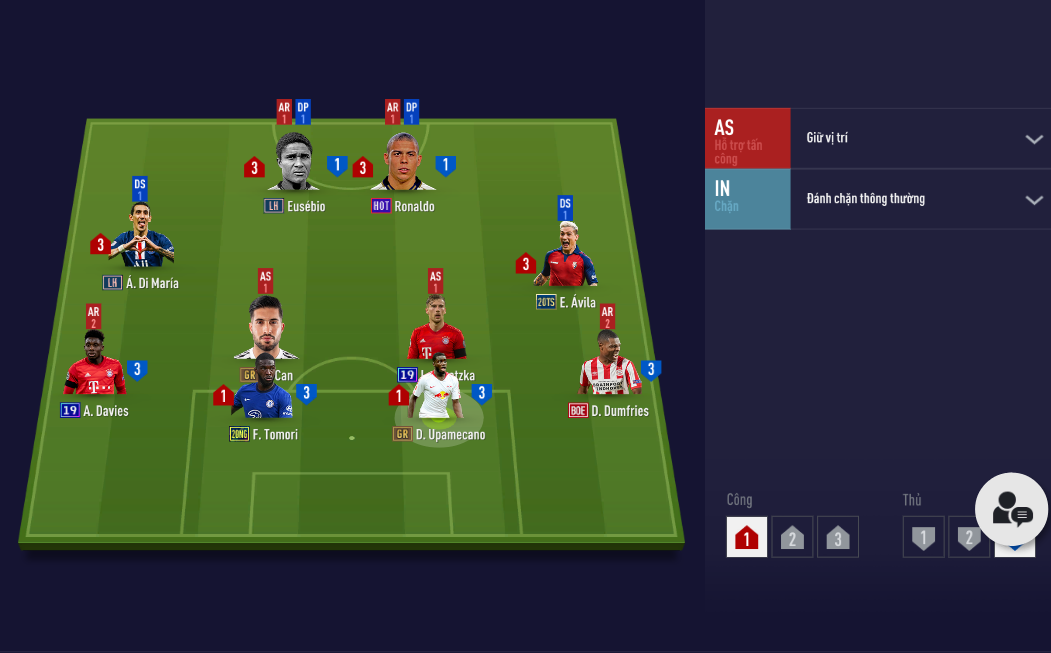
Task: Pick E. Ávila on the right wing
Action: pyautogui.click(x=566, y=258)
